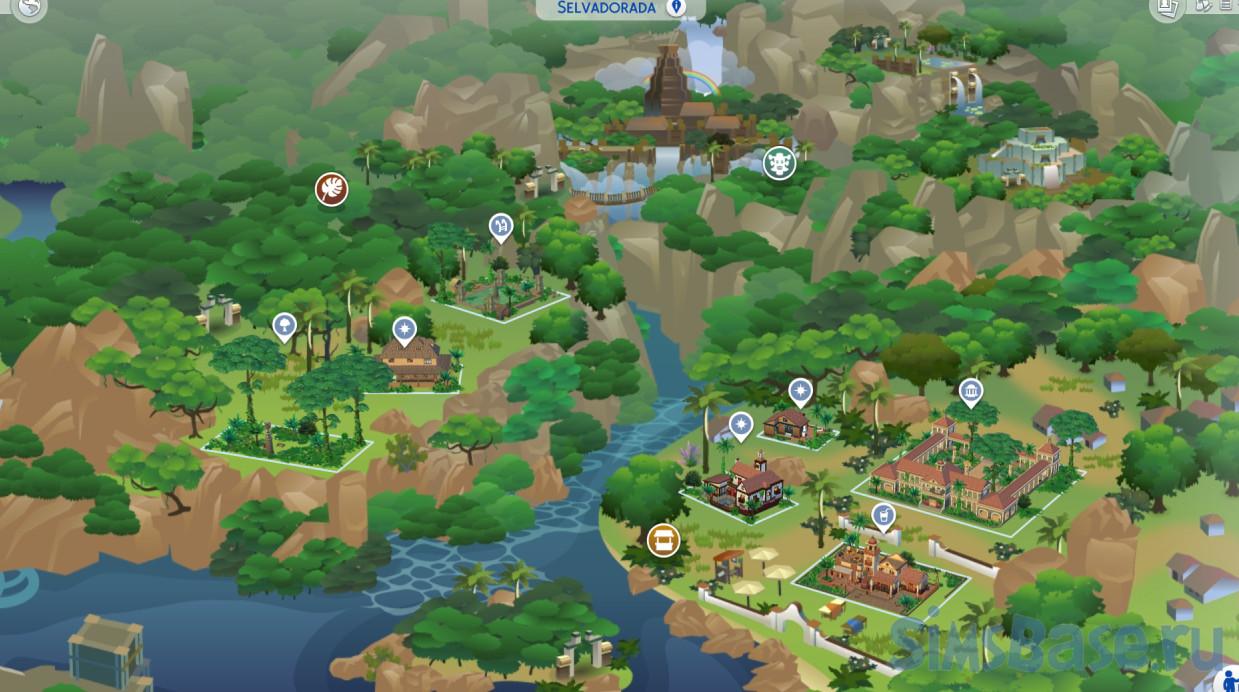Click the tree park lot pin
This screenshot has width=1239, height=692.
284,325
